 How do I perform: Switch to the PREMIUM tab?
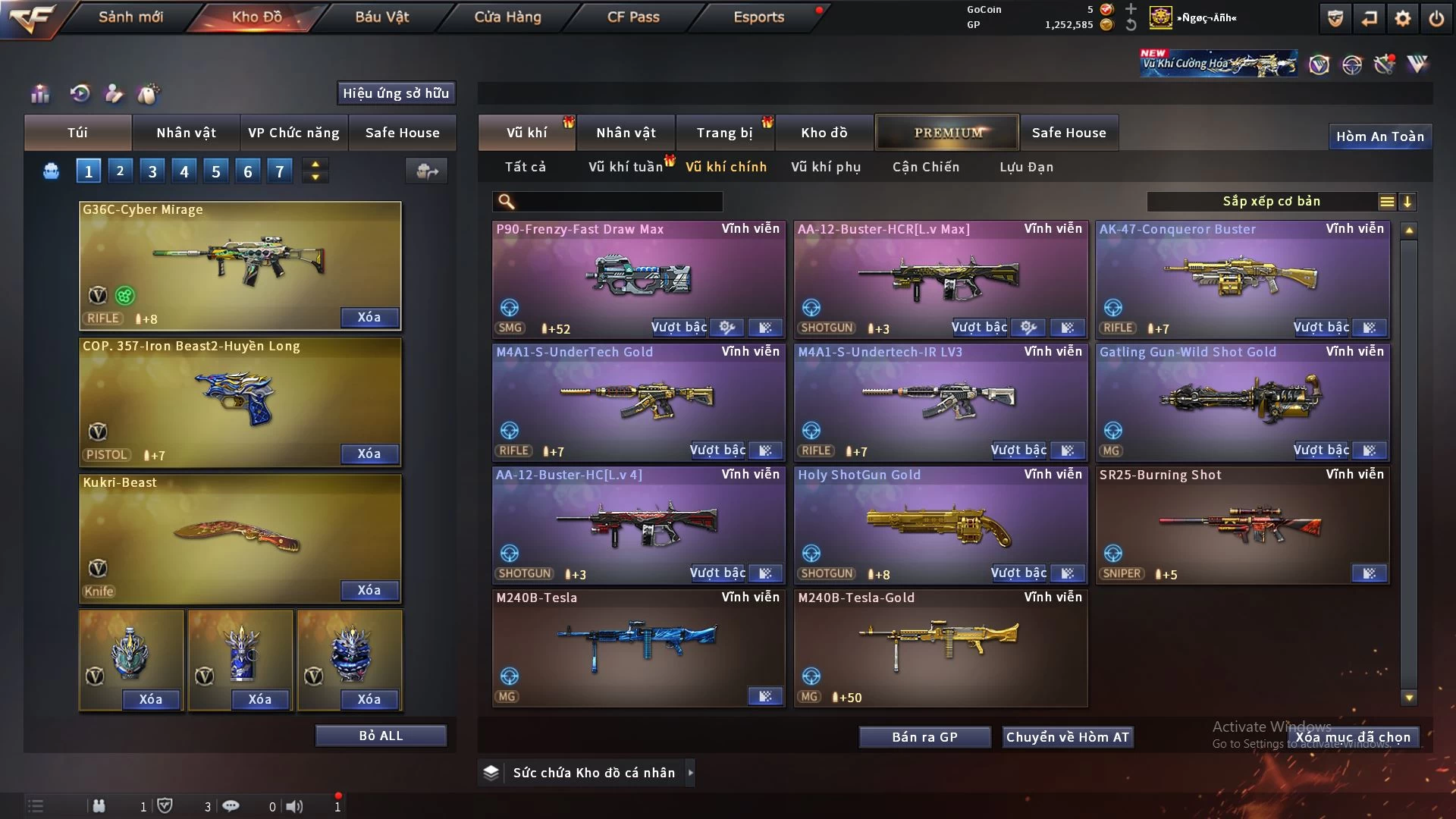coord(947,133)
